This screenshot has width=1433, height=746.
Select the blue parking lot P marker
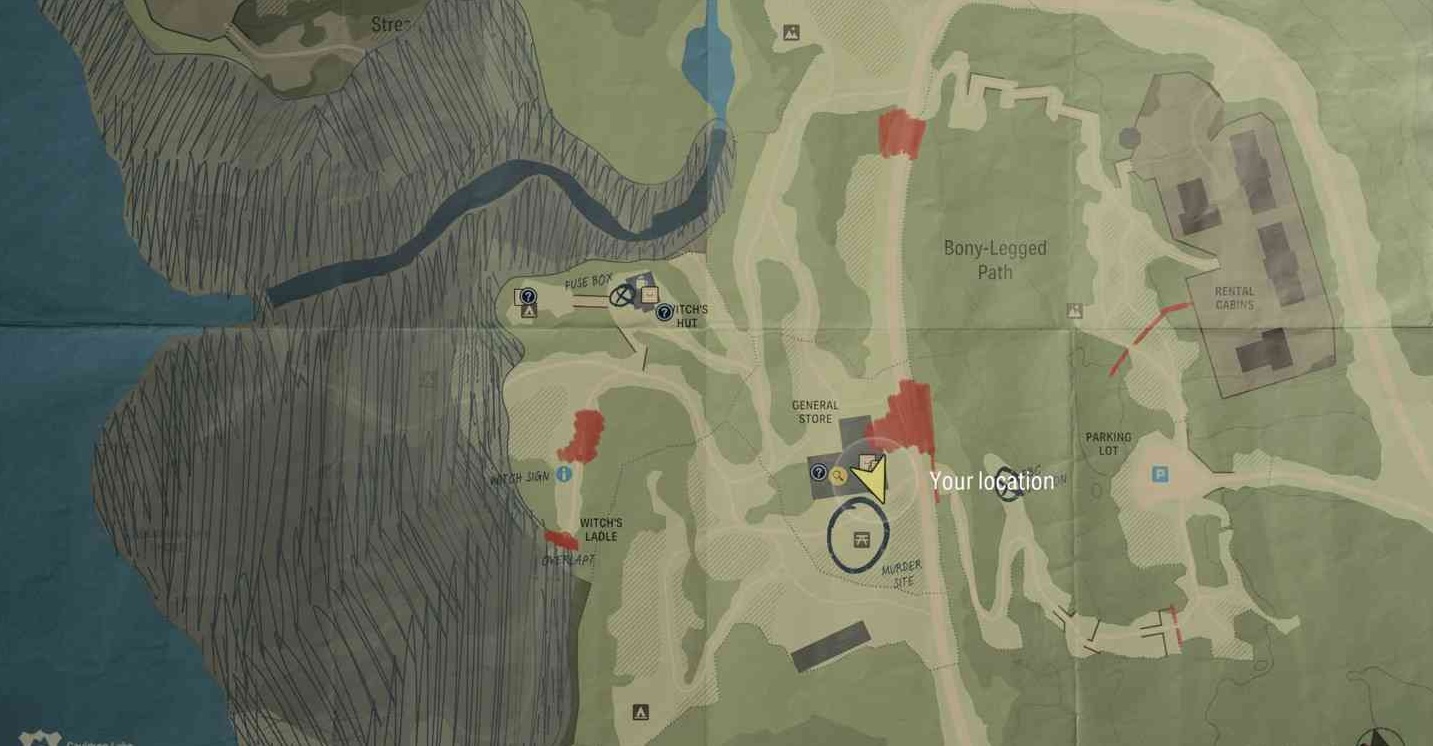point(1160,475)
